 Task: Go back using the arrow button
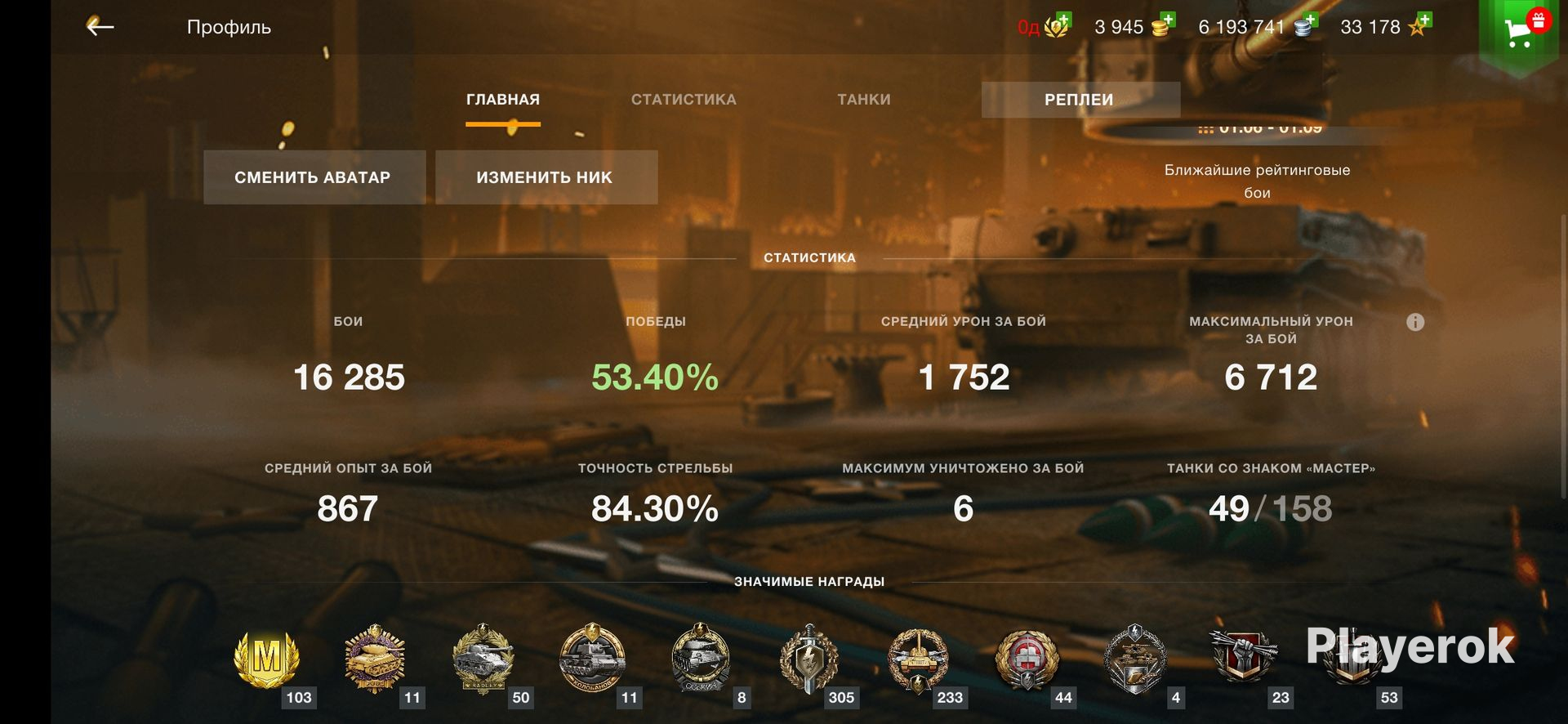100,27
